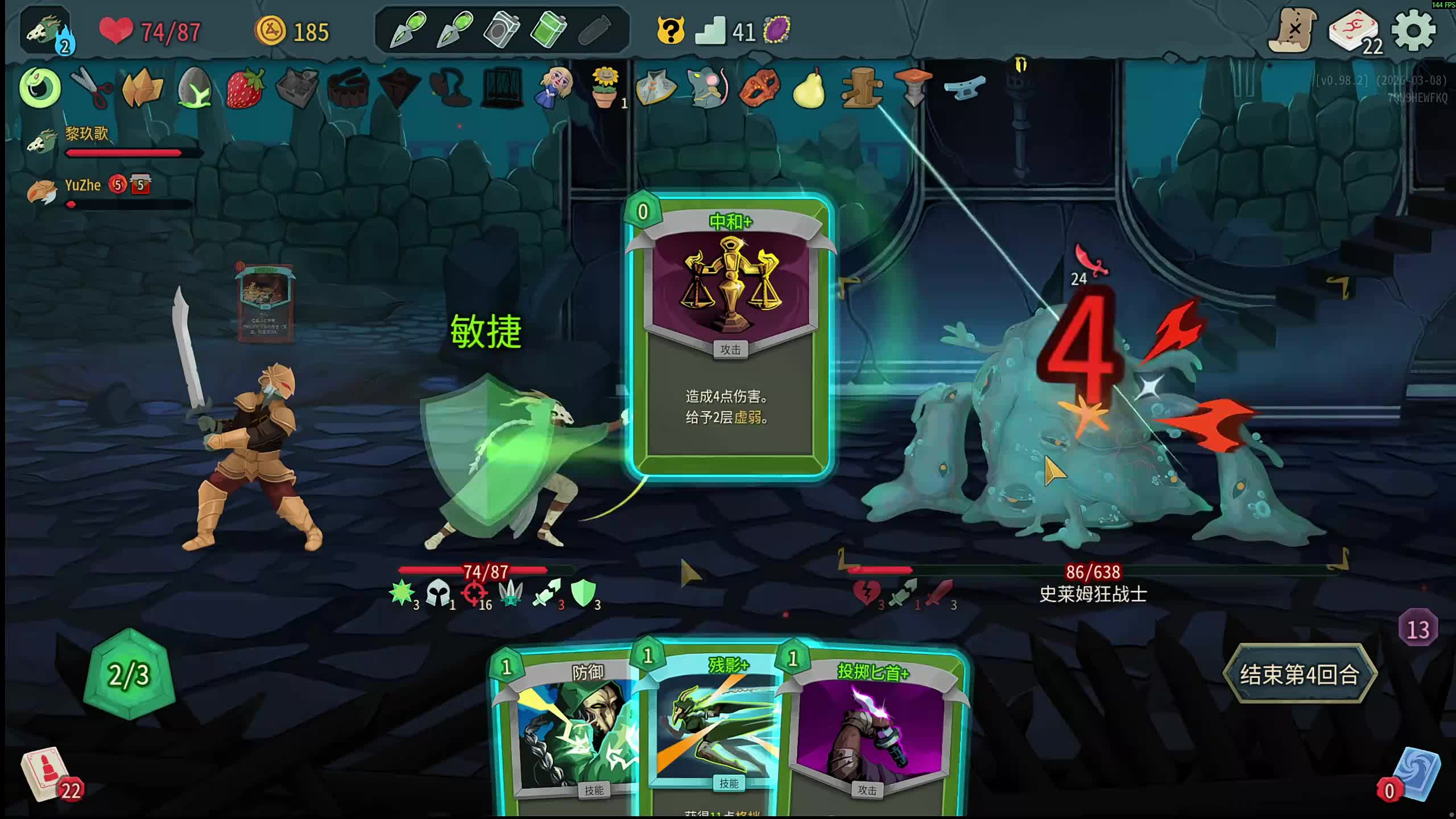The height and width of the screenshot is (819, 1456).
Task: Select the grey jar potion slot
Action: [502, 30]
